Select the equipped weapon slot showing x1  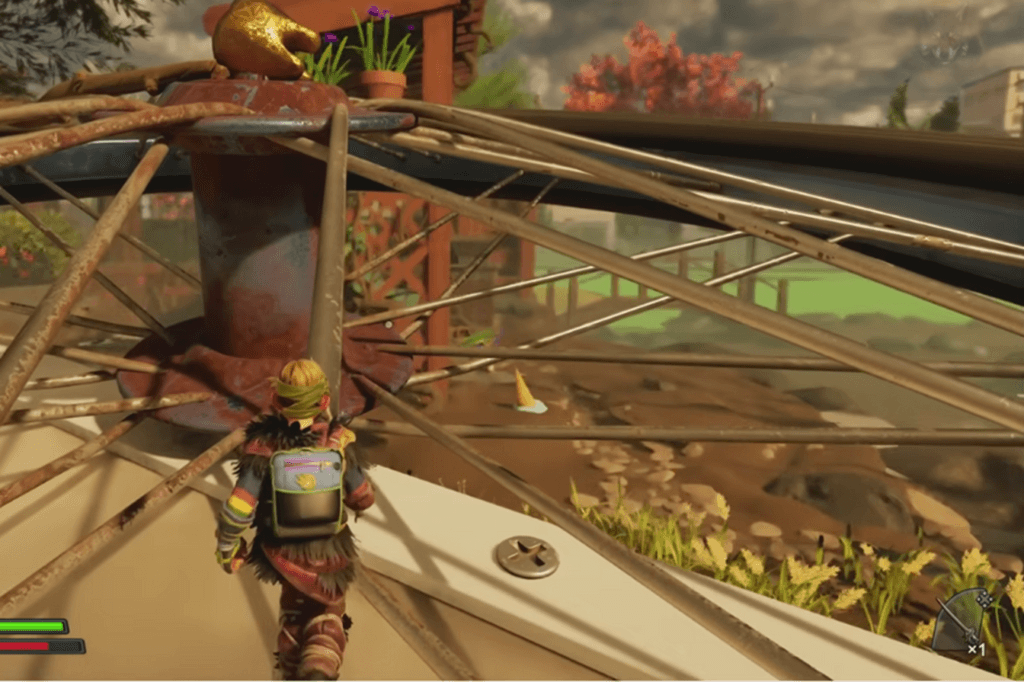[x=964, y=620]
